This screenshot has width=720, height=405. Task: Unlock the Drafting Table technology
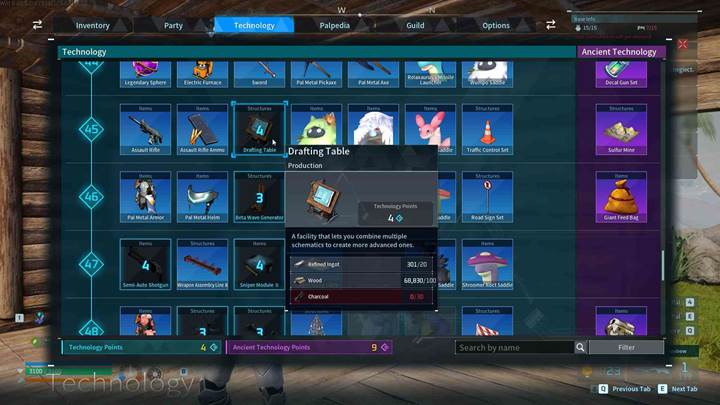point(260,130)
